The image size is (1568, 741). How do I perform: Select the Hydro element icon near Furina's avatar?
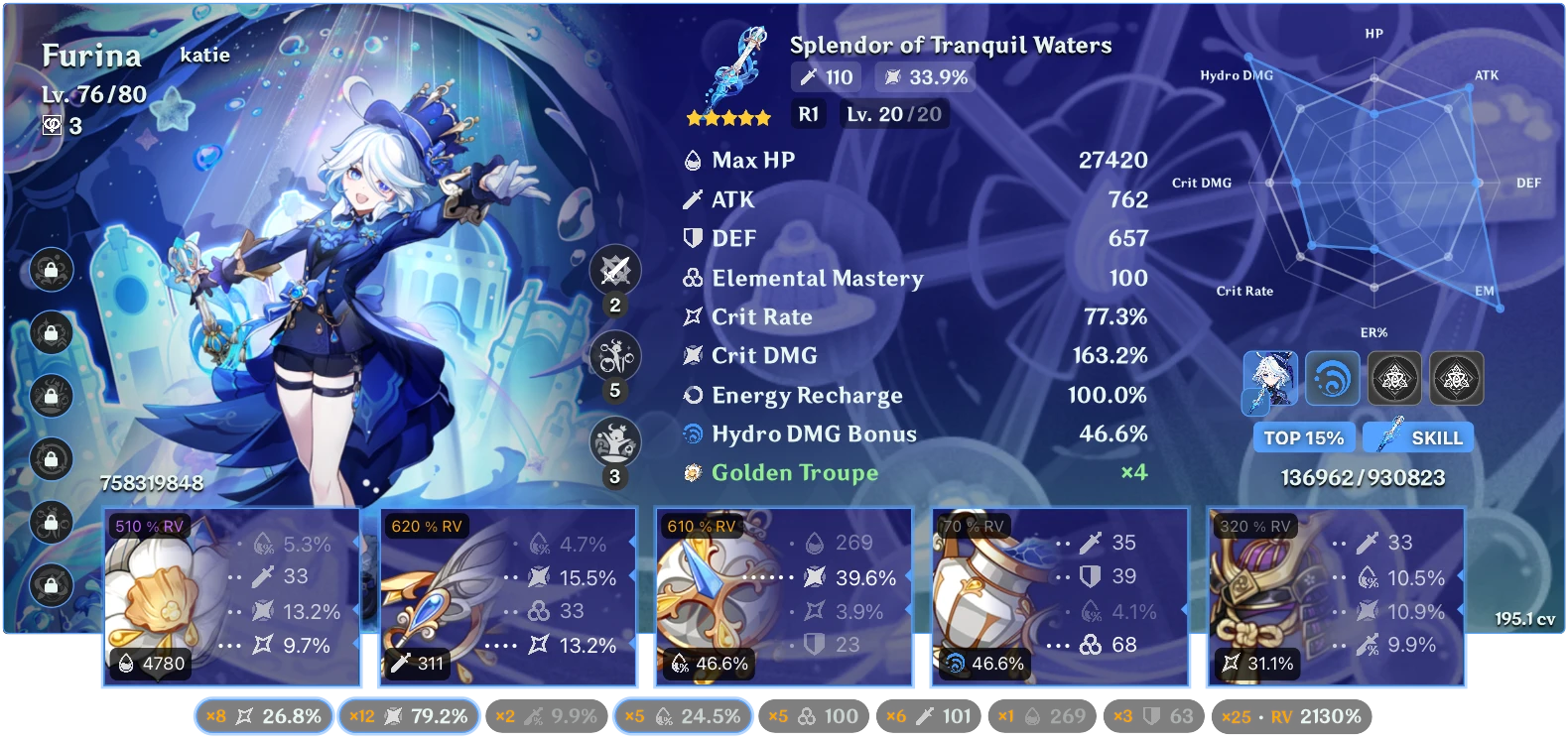pos(1334,378)
